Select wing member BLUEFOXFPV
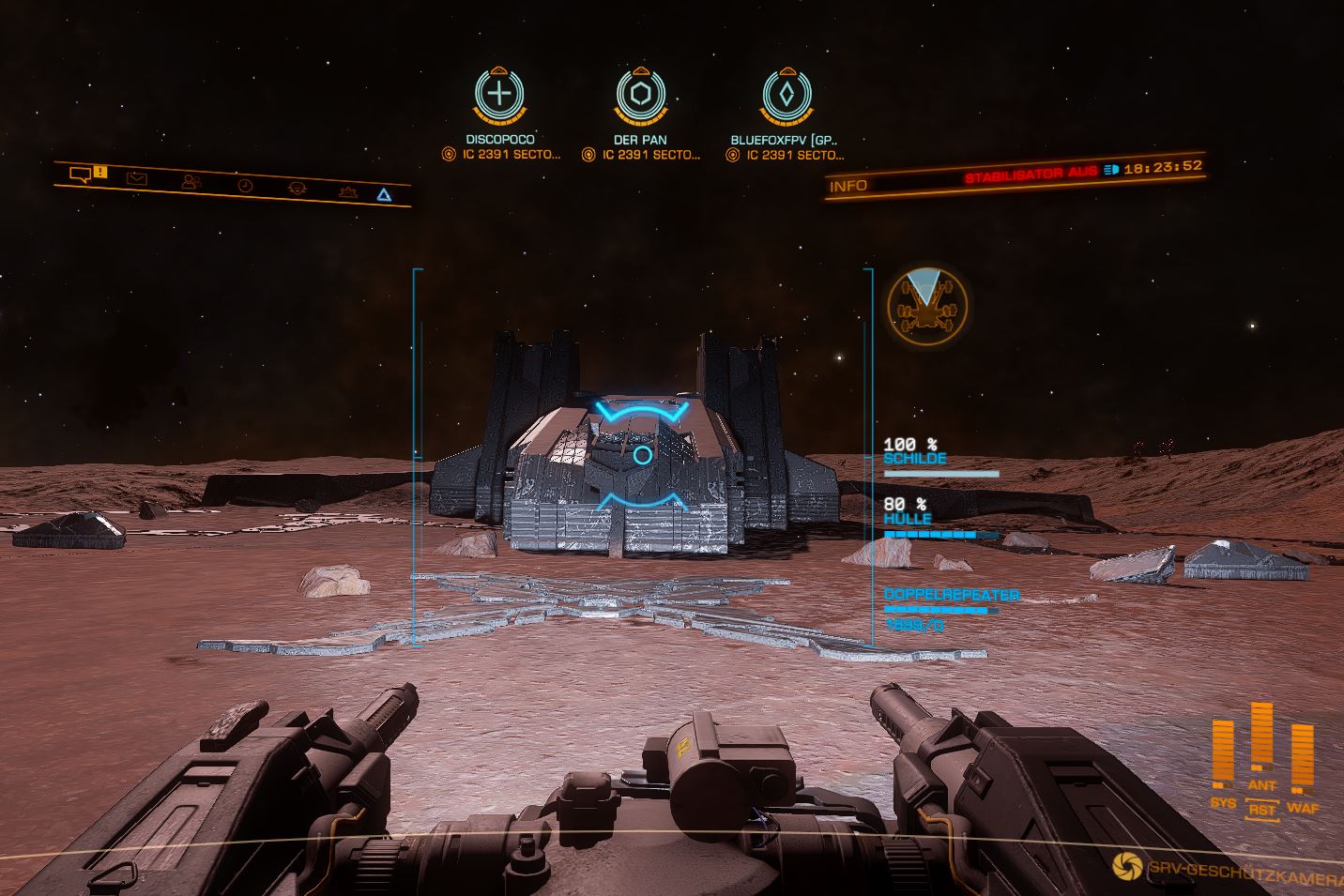The image size is (1344, 896). click(x=785, y=95)
